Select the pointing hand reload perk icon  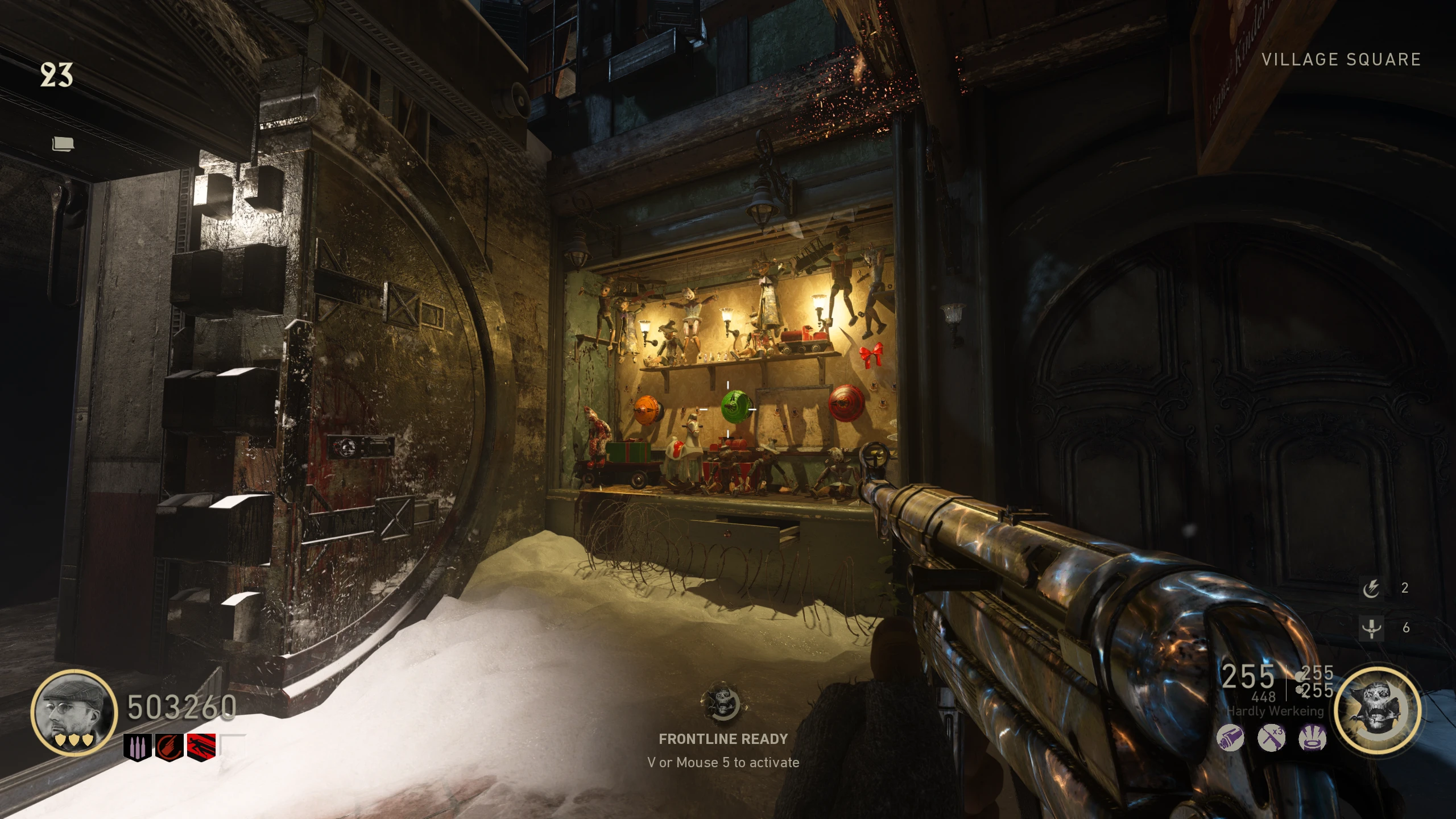[x=169, y=747]
